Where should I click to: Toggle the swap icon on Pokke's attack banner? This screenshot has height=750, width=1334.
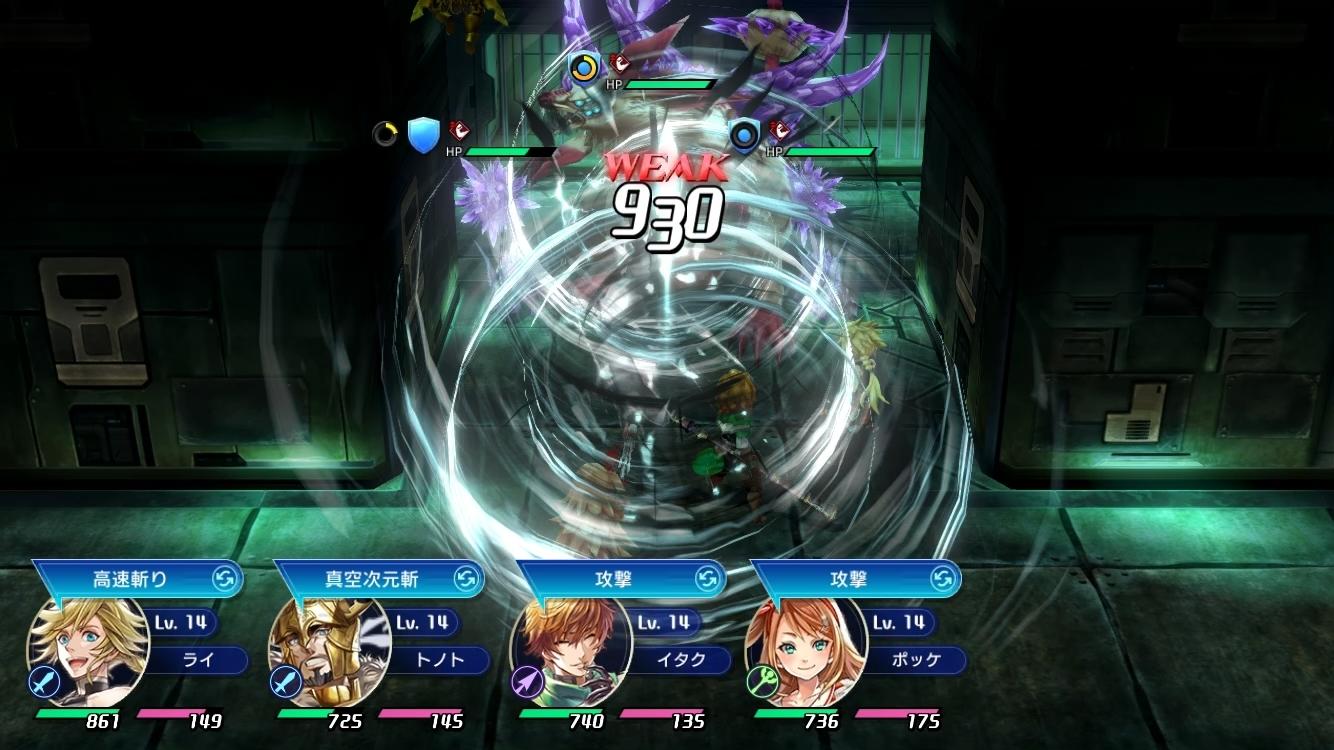point(942,578)
